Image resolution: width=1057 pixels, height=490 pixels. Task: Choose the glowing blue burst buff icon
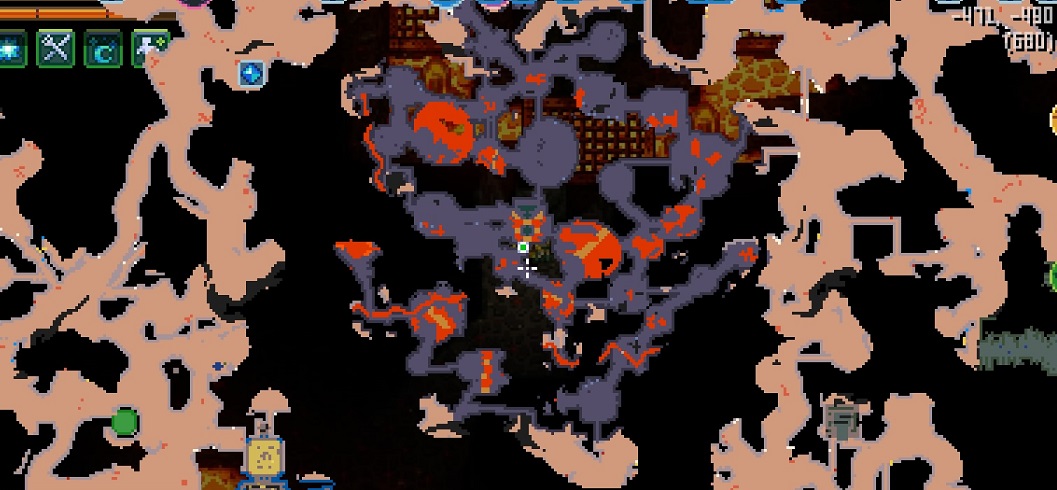[x=10, y=49]
